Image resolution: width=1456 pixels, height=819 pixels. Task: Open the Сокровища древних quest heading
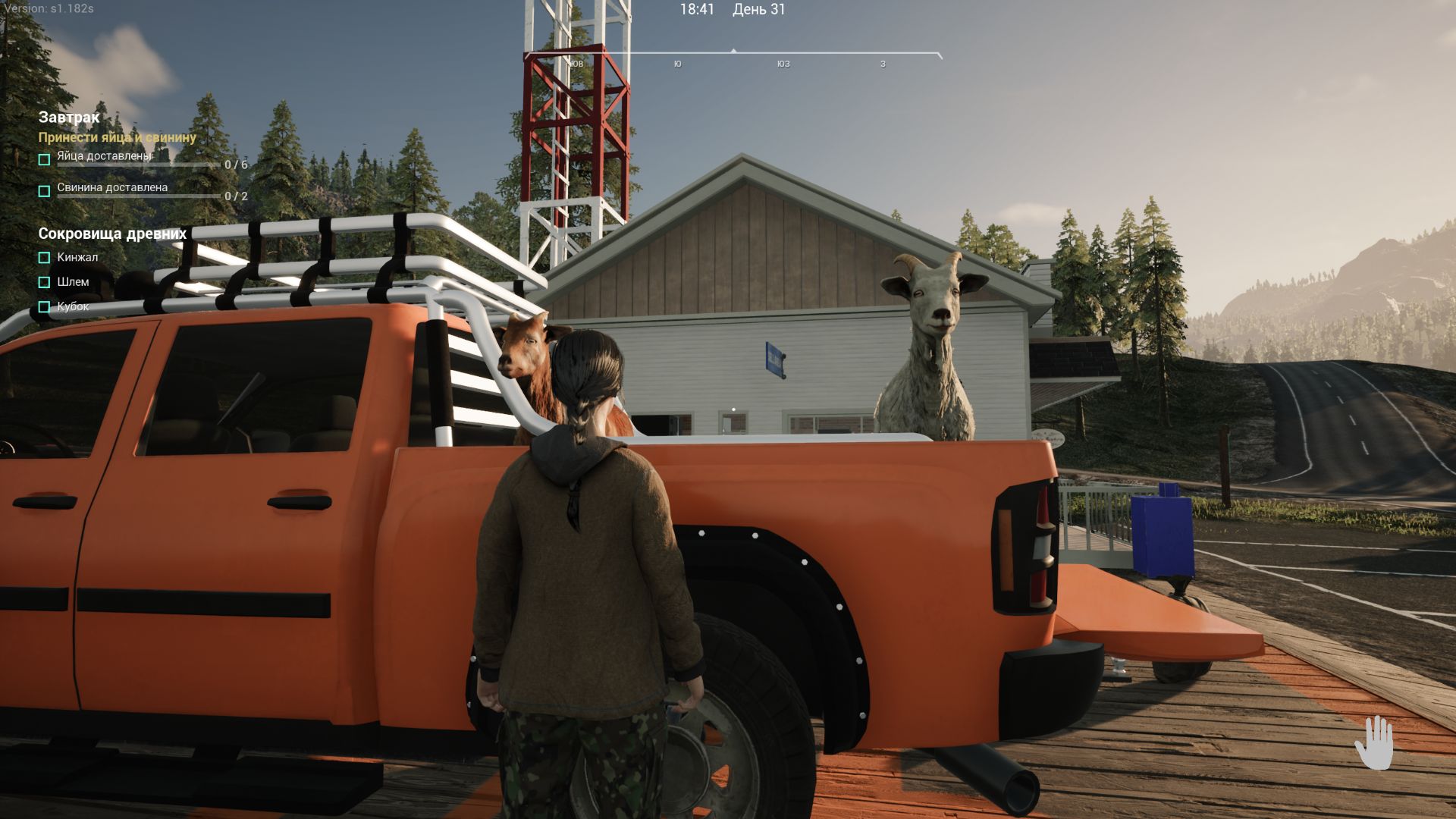point(112,234)
